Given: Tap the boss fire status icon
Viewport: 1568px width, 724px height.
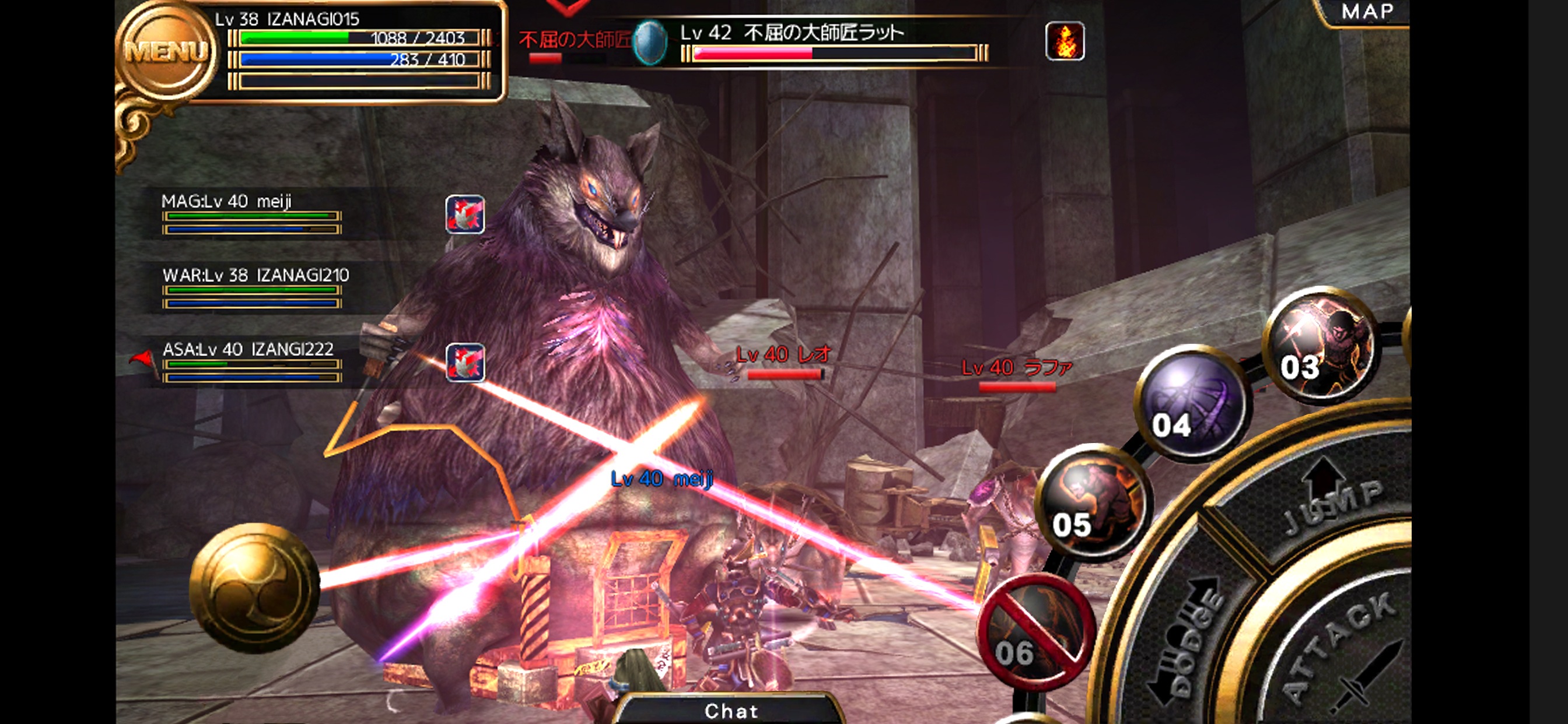Looking at the screenshot, I should coord(1064,41).
